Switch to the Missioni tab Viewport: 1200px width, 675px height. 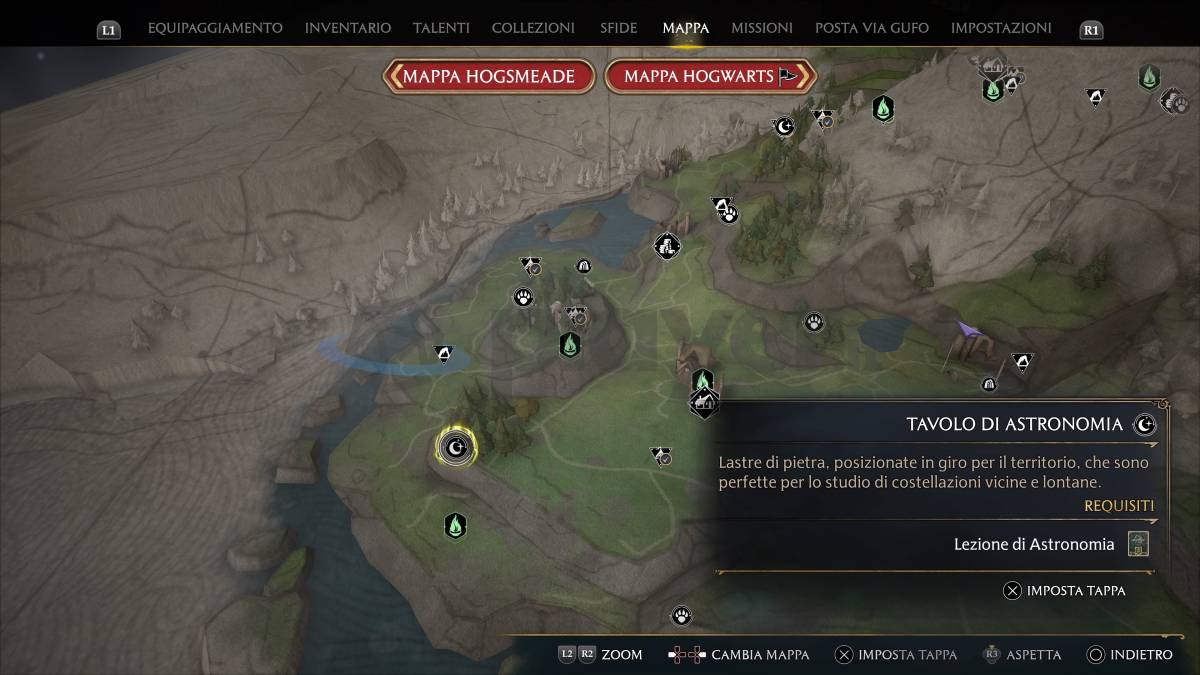point(762,28)
